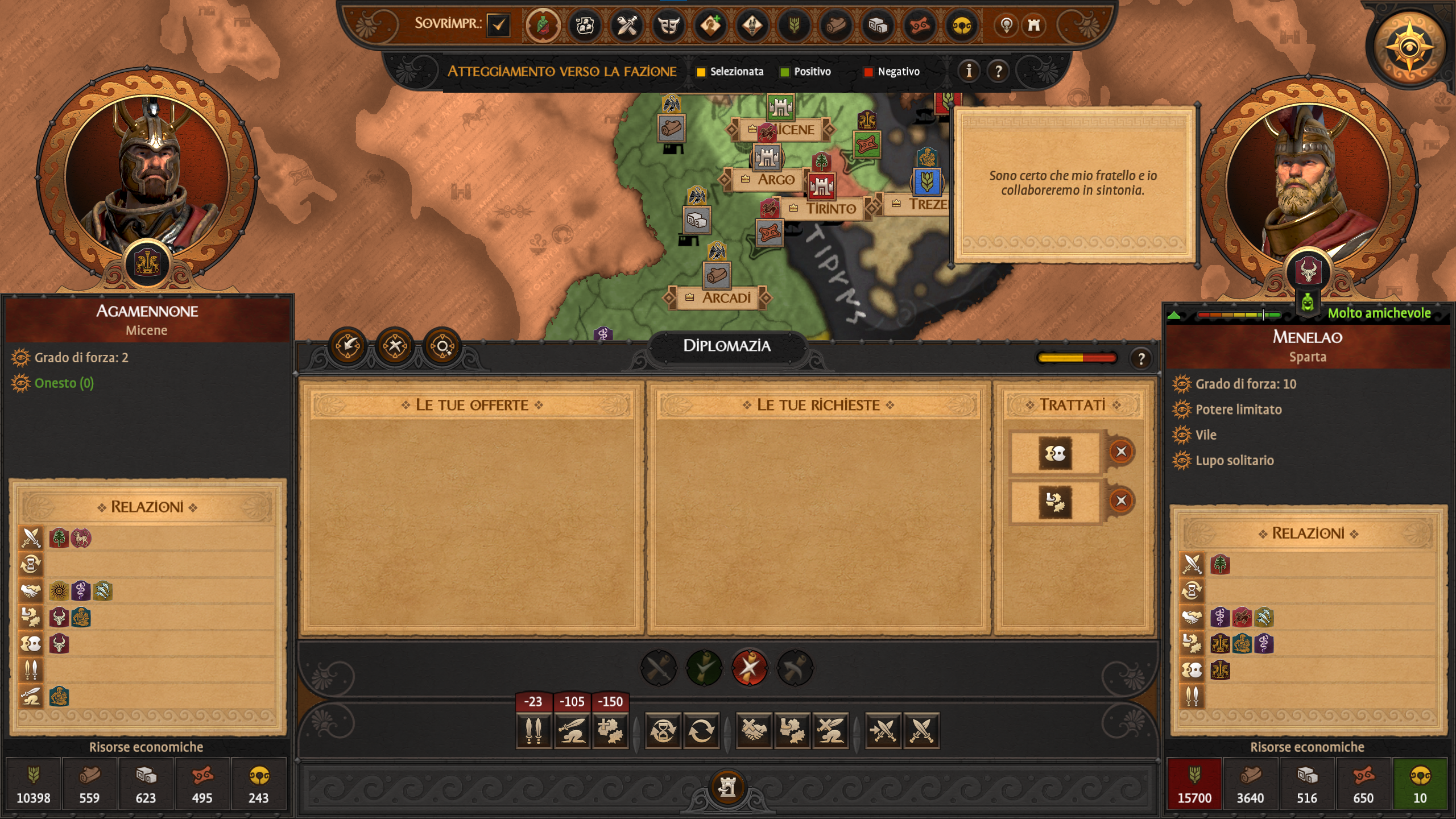1456x819 pixels.
Task: Show the theater masks overlay filter
Action: click(669, 25)
